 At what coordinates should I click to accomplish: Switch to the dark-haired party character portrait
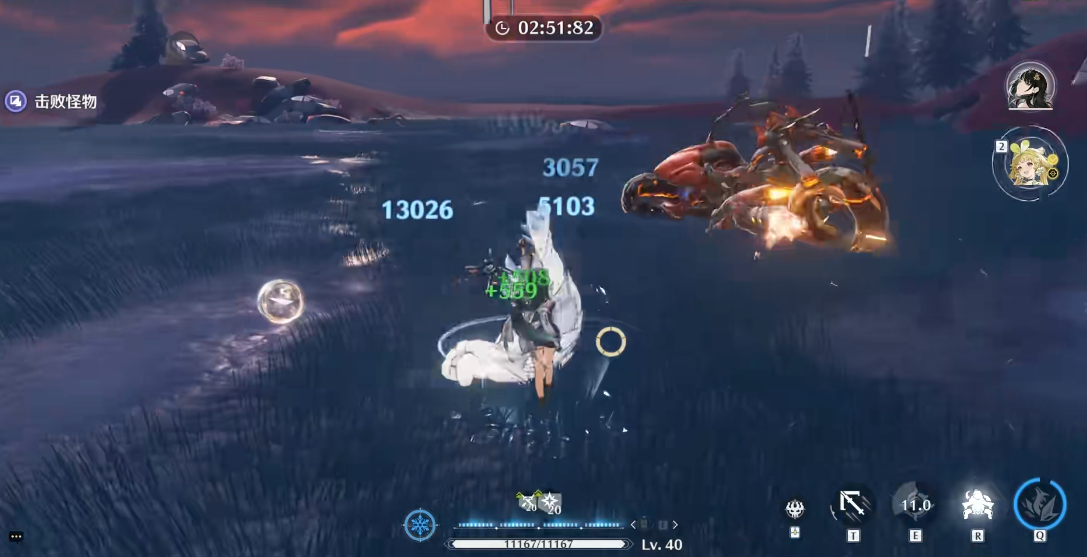point(1030,87)
